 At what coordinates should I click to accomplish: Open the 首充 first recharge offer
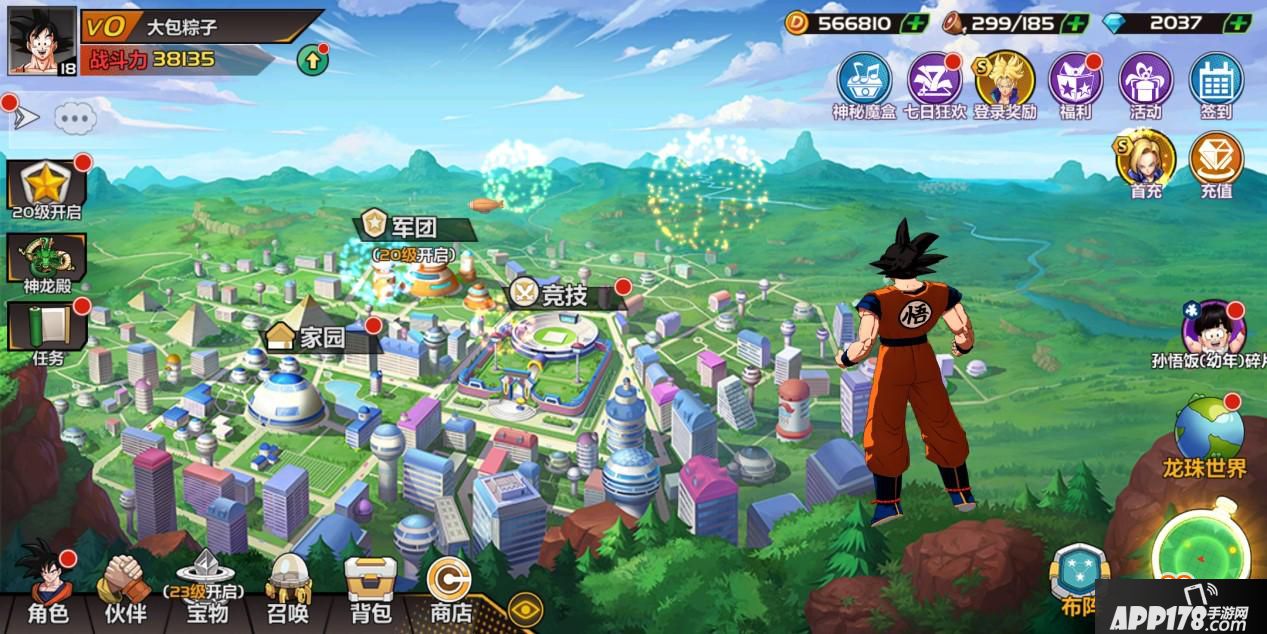(1146, 163)
